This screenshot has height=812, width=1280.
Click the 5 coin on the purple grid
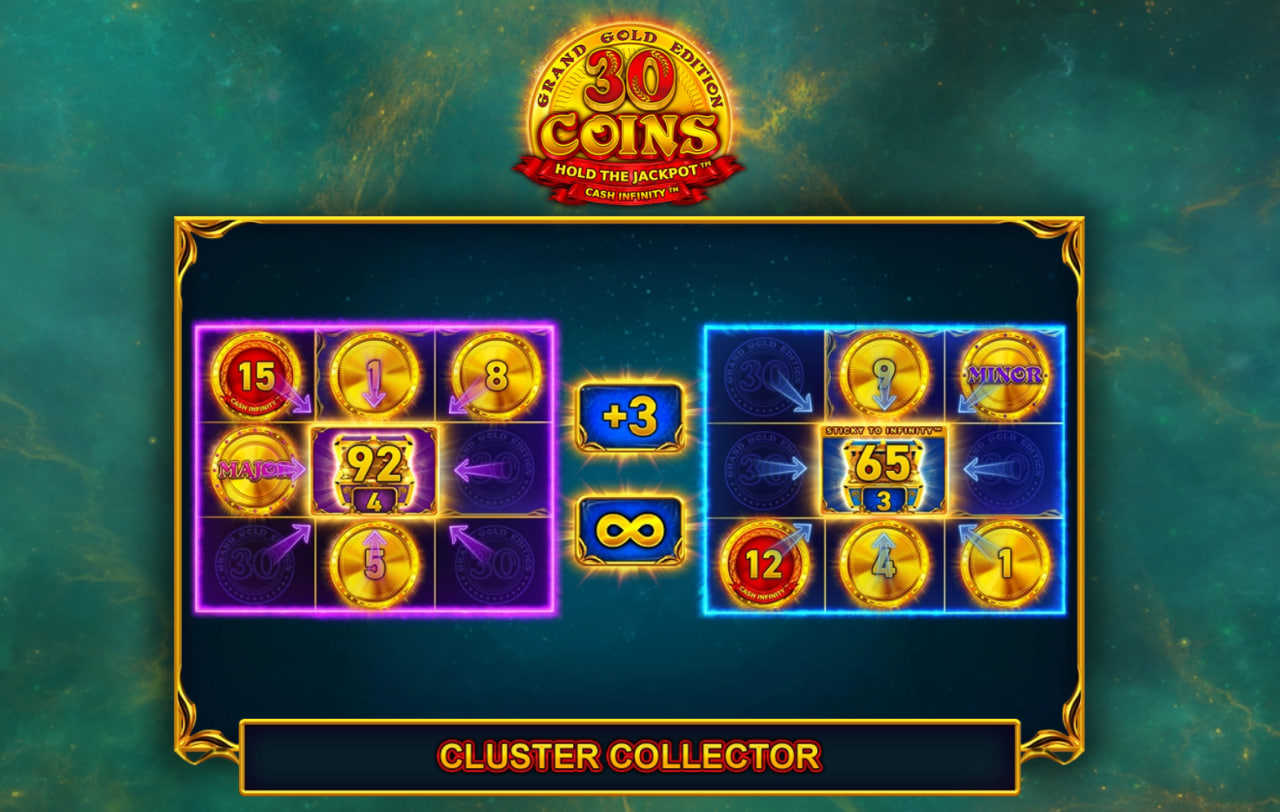tap(375, 561)
